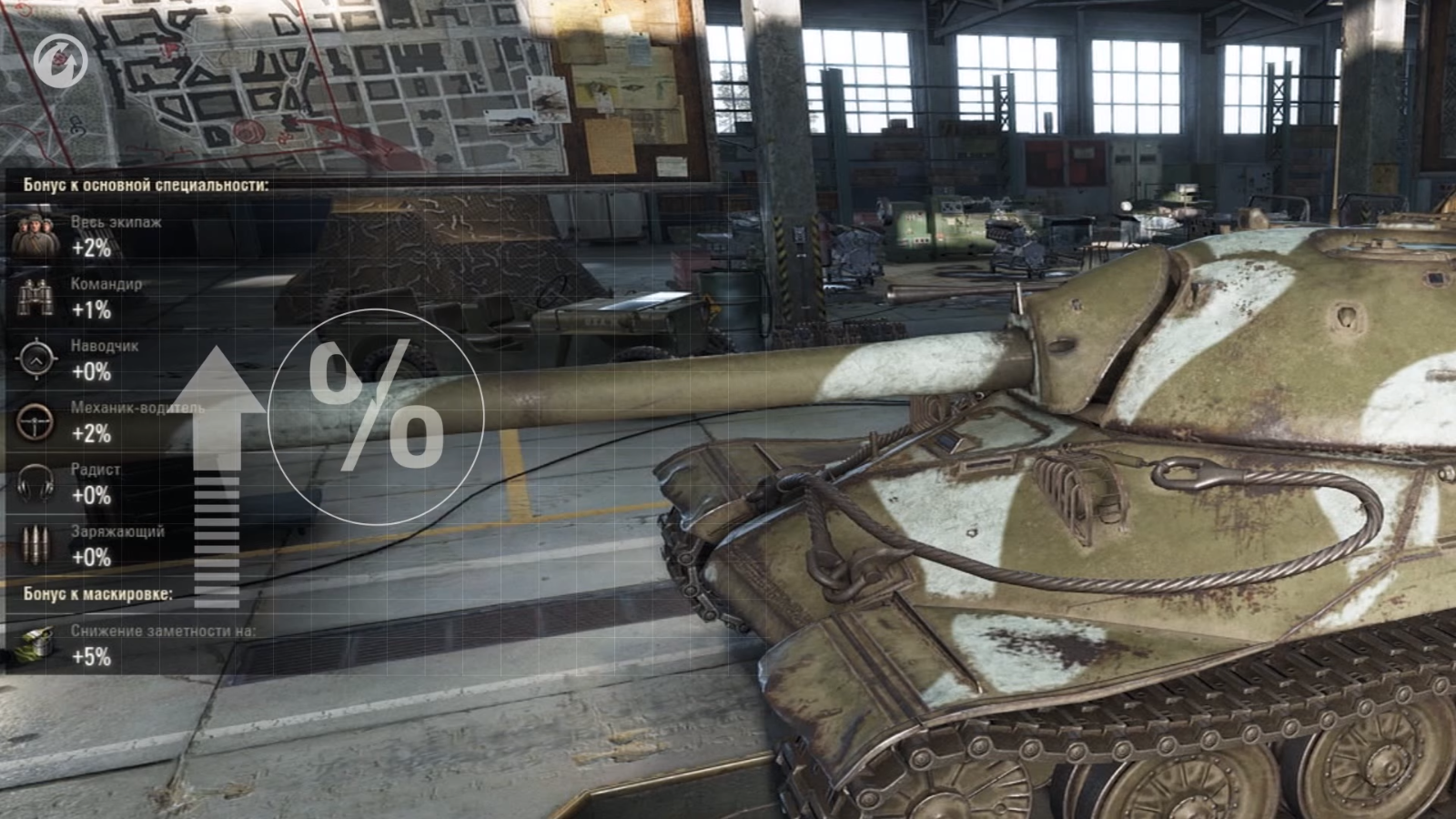Select the Gunner (Наводчик) crosshair icon
1456x819 pixels.
(x=36, y=359)
